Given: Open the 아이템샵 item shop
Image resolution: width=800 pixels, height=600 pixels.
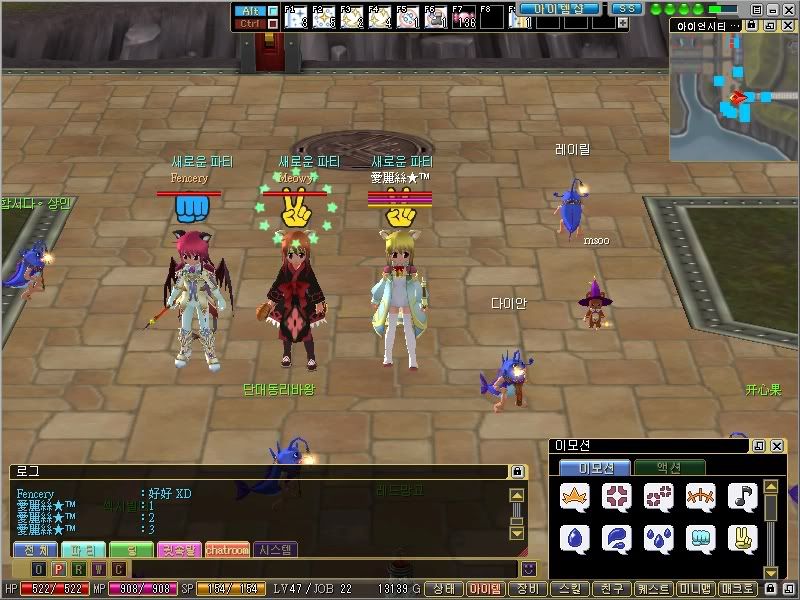Looking at the screenshot, I should pyautogui.click(x=559, y=8).
